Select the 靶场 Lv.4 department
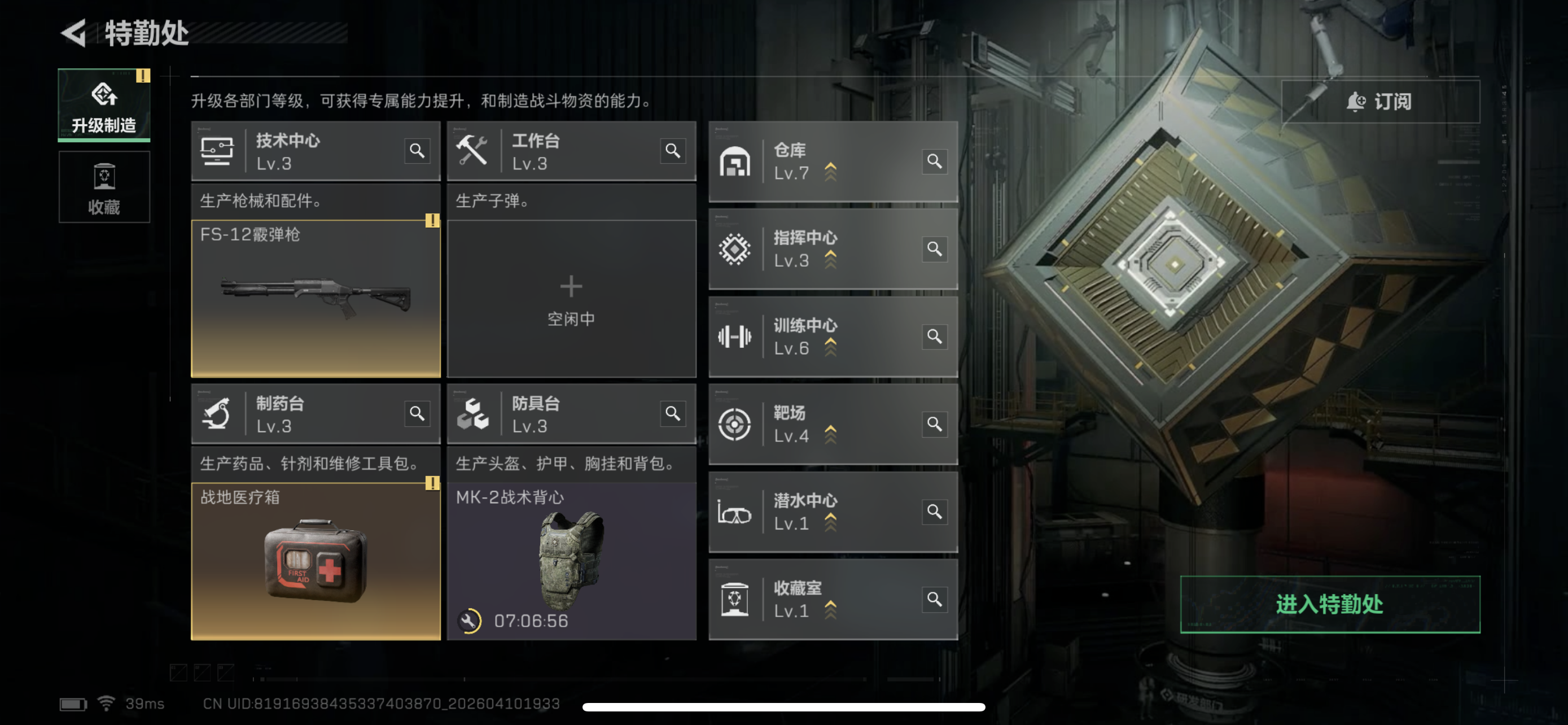 pos(816,424)
